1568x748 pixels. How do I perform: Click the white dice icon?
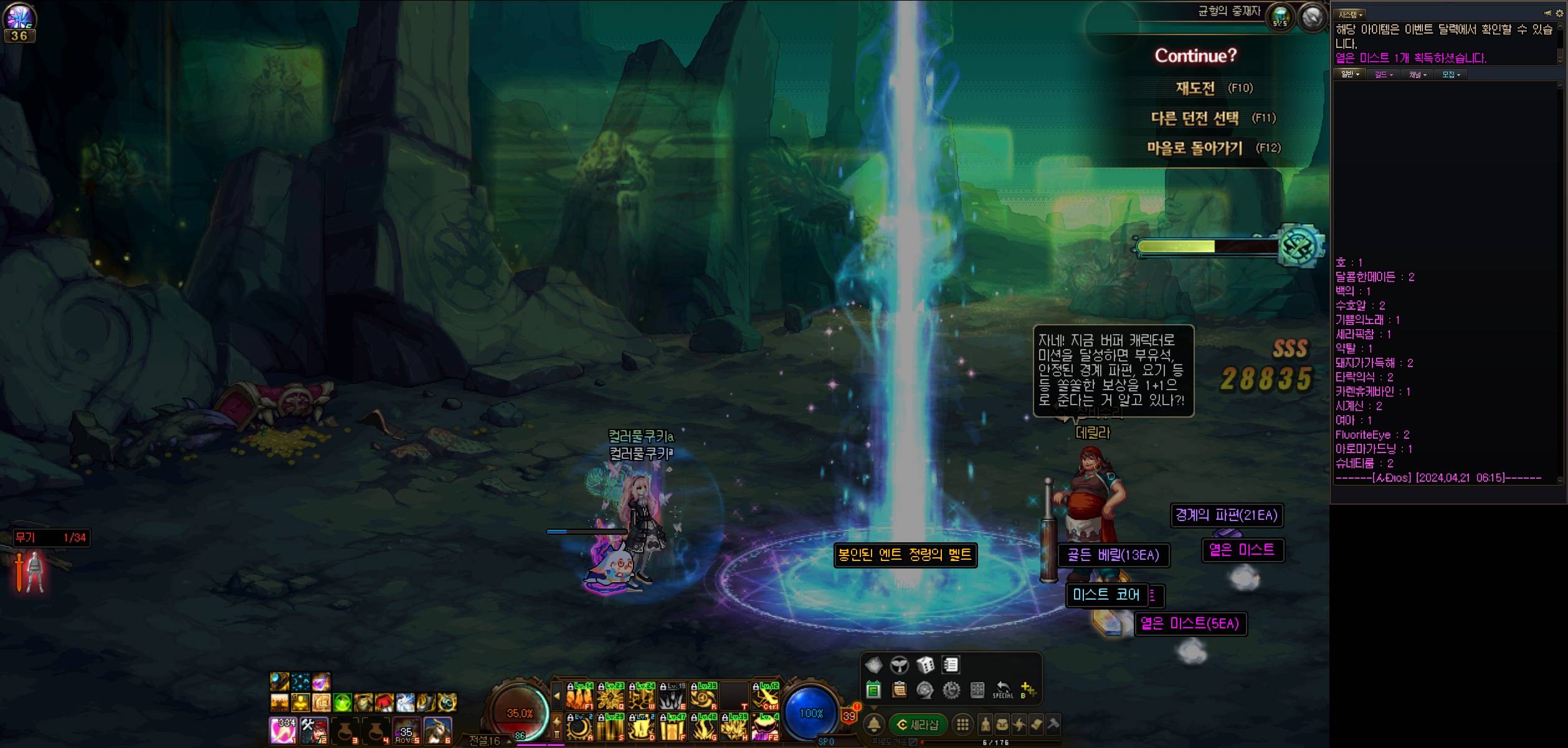coord(925,665)
